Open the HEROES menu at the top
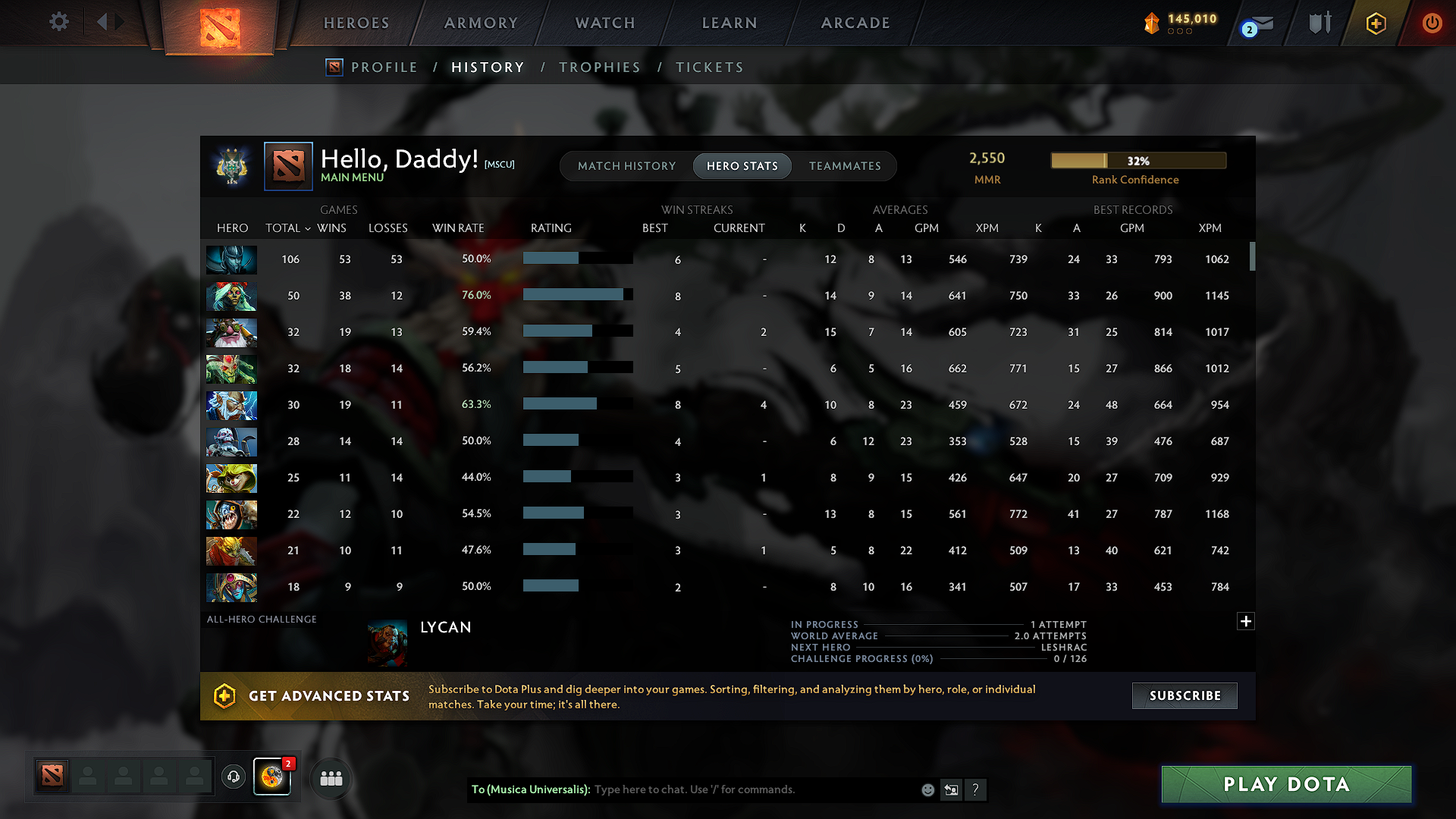The width and height of the screenshot is (1456, 819). [356, 23]
